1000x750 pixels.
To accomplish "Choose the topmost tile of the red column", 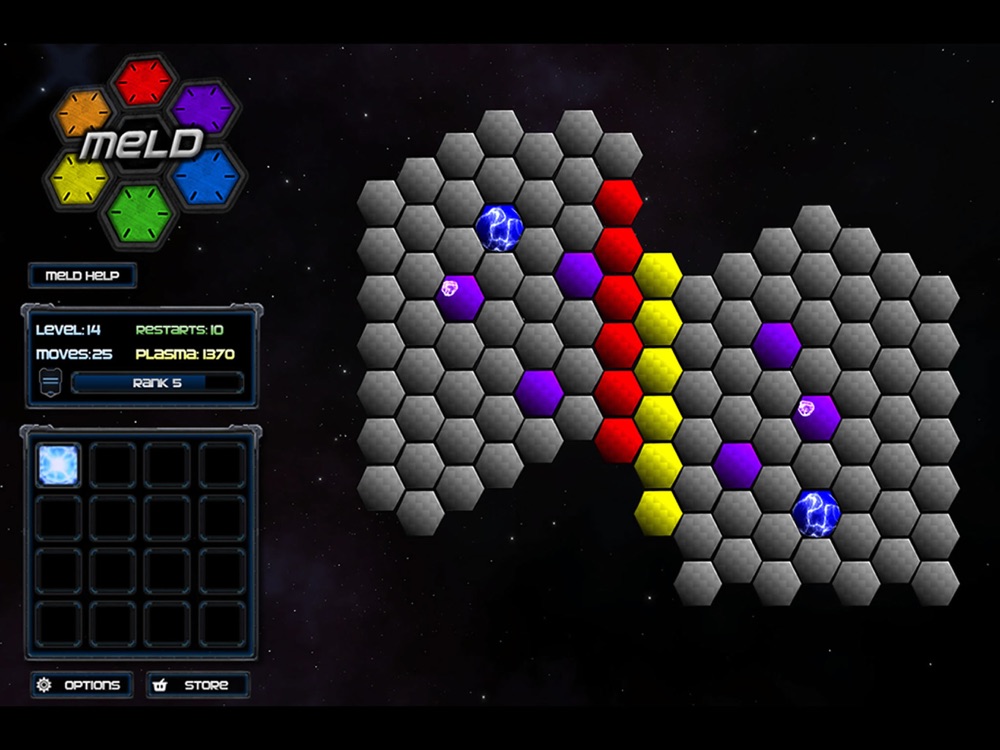I will click(618, 203).
